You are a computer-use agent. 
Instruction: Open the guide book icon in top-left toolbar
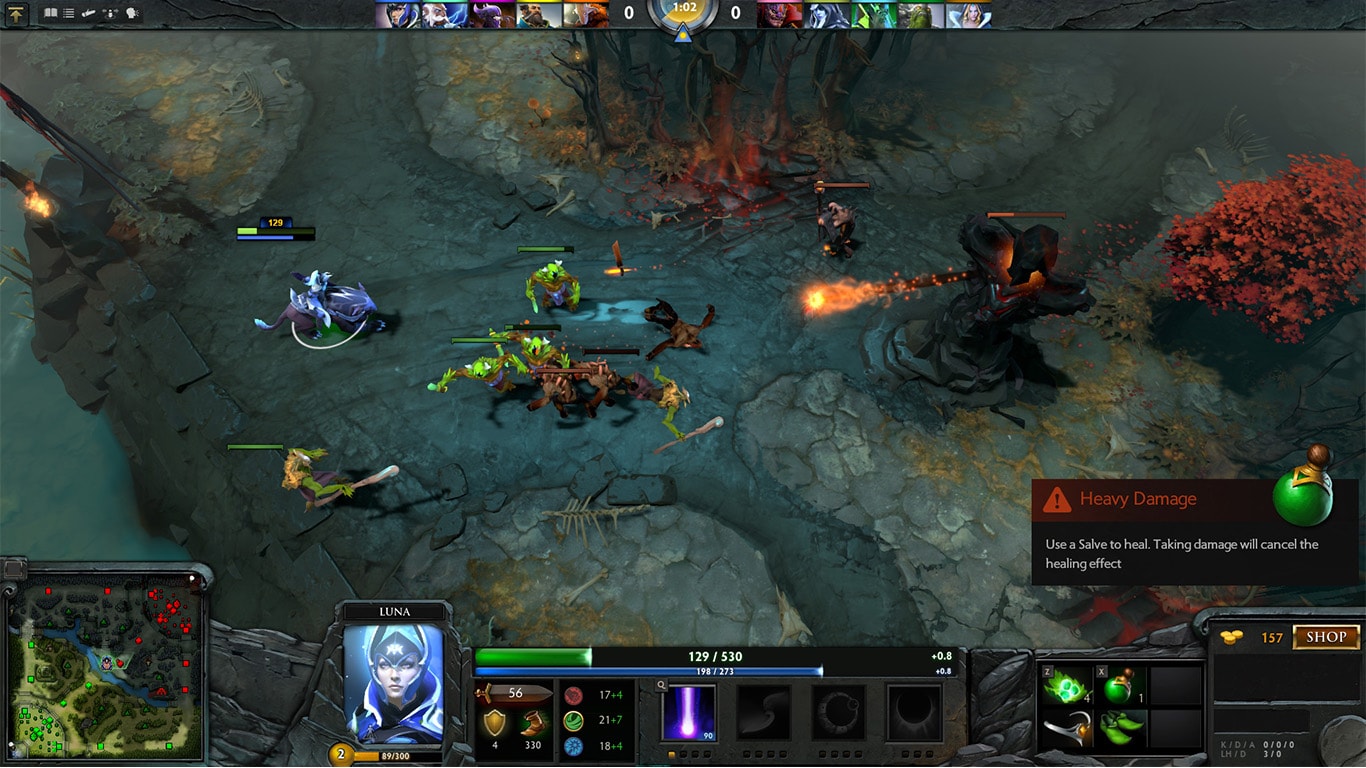(51, 13)
